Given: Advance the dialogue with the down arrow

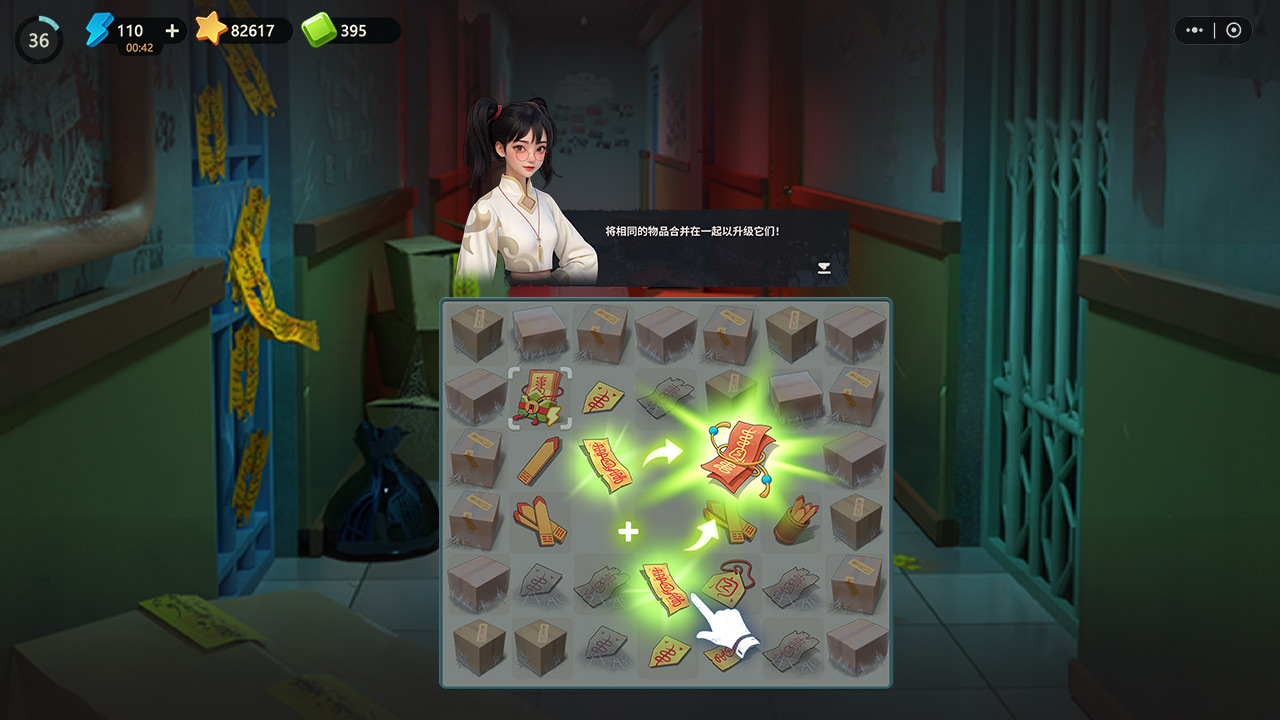Looking at the screenshot, I should click(824, 267).
